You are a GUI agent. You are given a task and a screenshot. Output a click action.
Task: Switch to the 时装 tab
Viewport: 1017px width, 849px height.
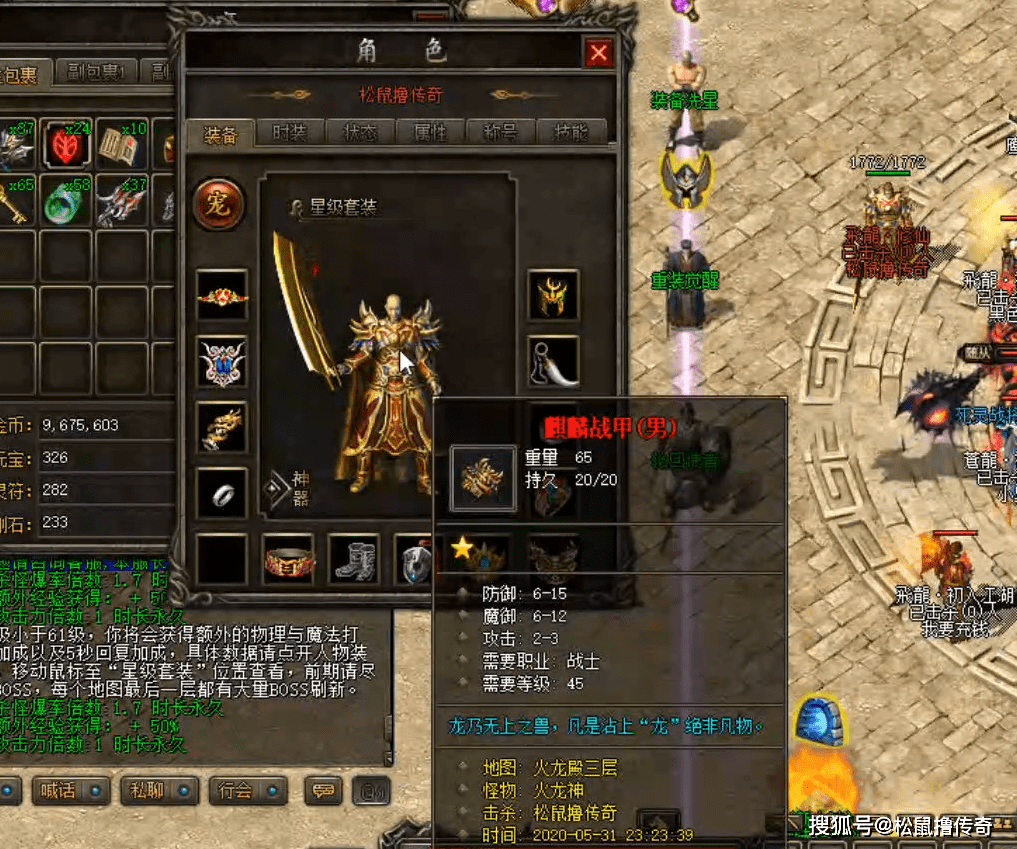tap(289, 132)
